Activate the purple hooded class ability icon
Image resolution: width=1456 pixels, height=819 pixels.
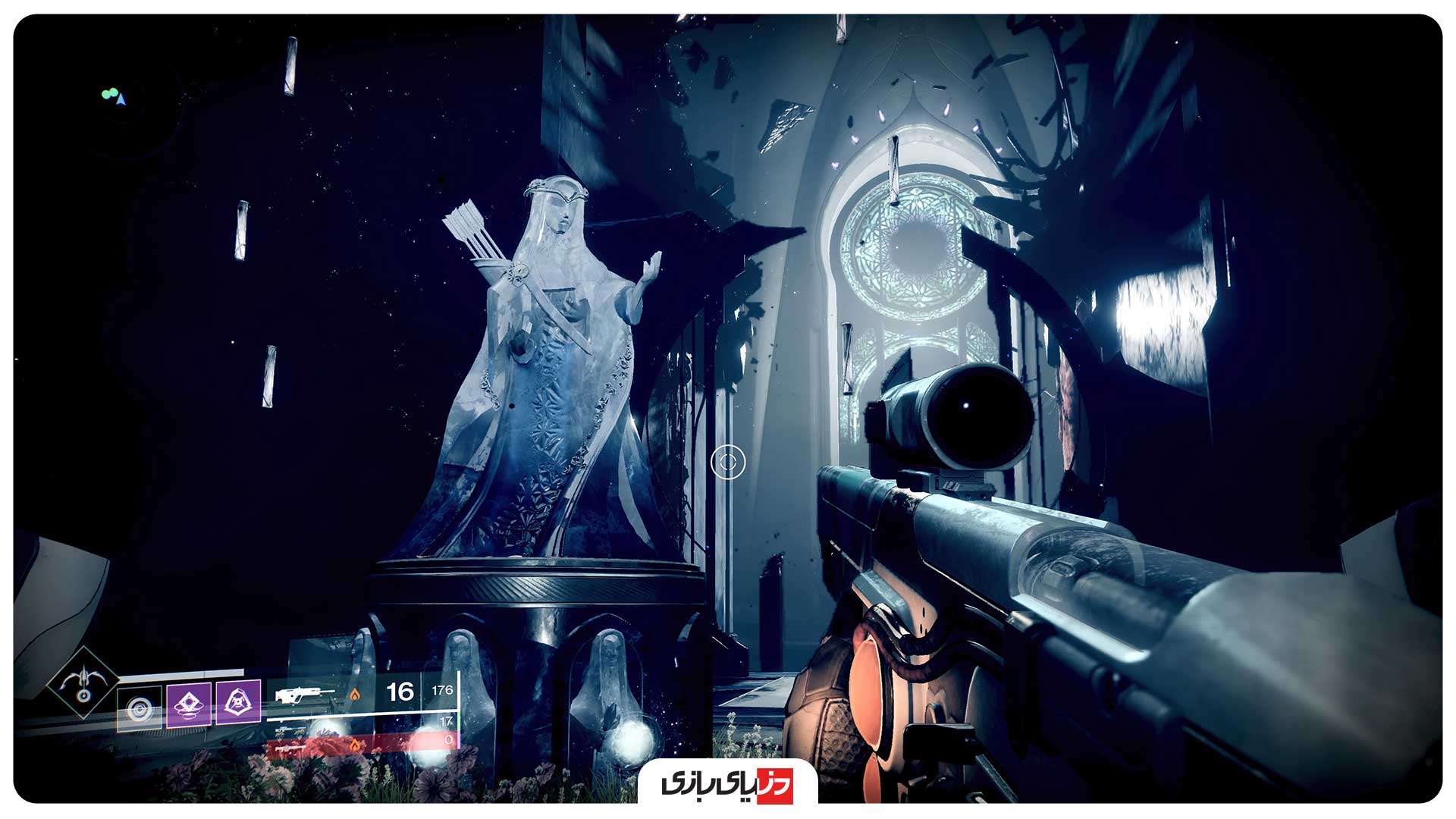pos(238,701)
